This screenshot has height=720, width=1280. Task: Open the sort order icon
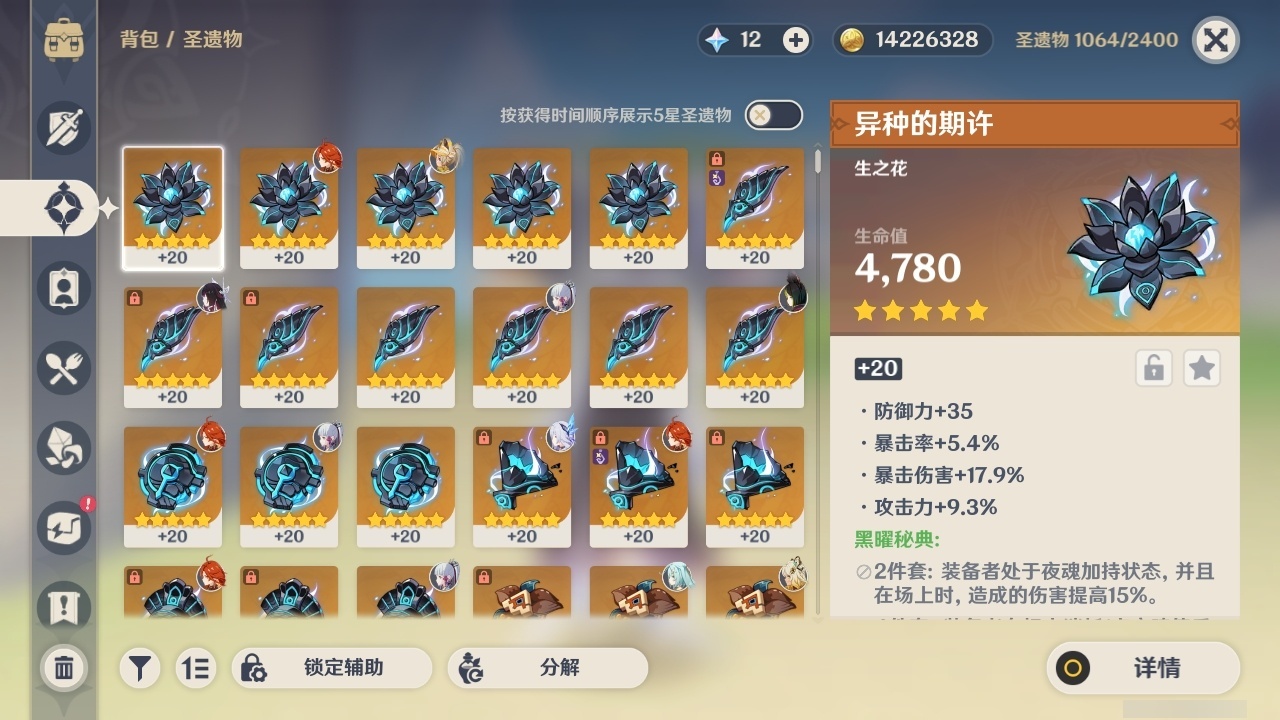point(196,668)
